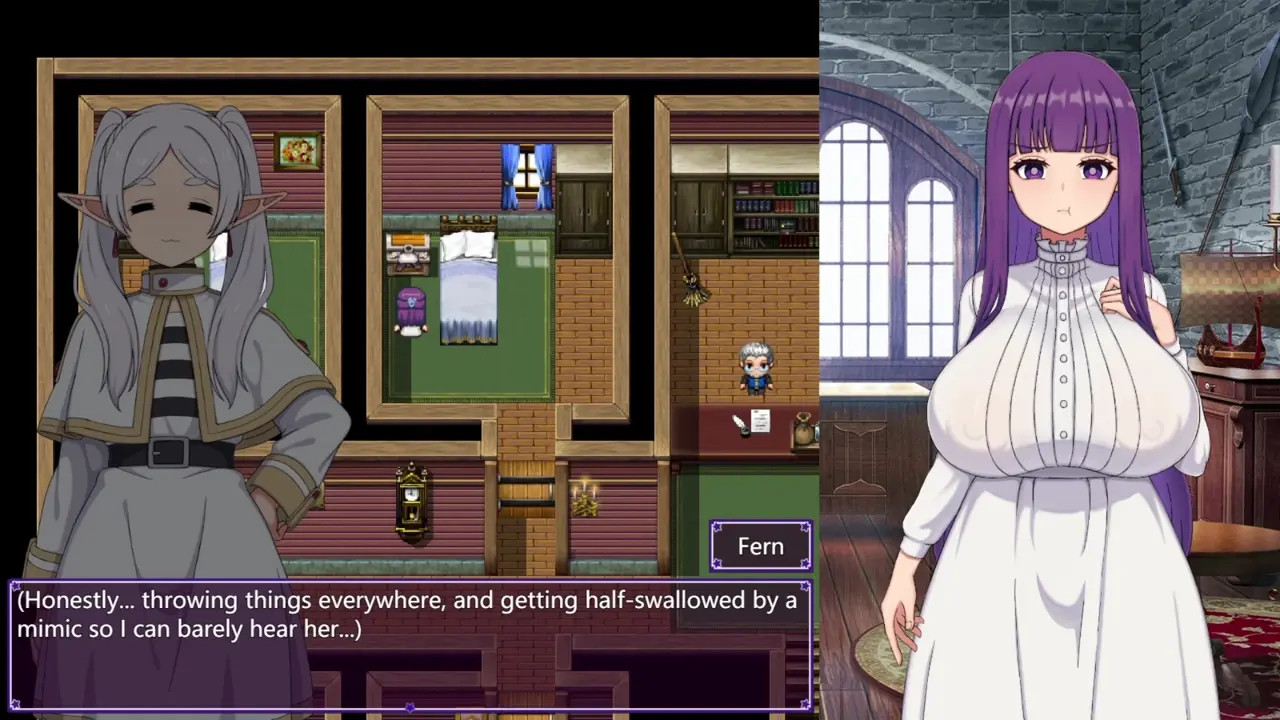1280x720 pixels.
Task: Advance the dialogue by clicking the message box
Action: pyautogui.click(x=410, y=645)
